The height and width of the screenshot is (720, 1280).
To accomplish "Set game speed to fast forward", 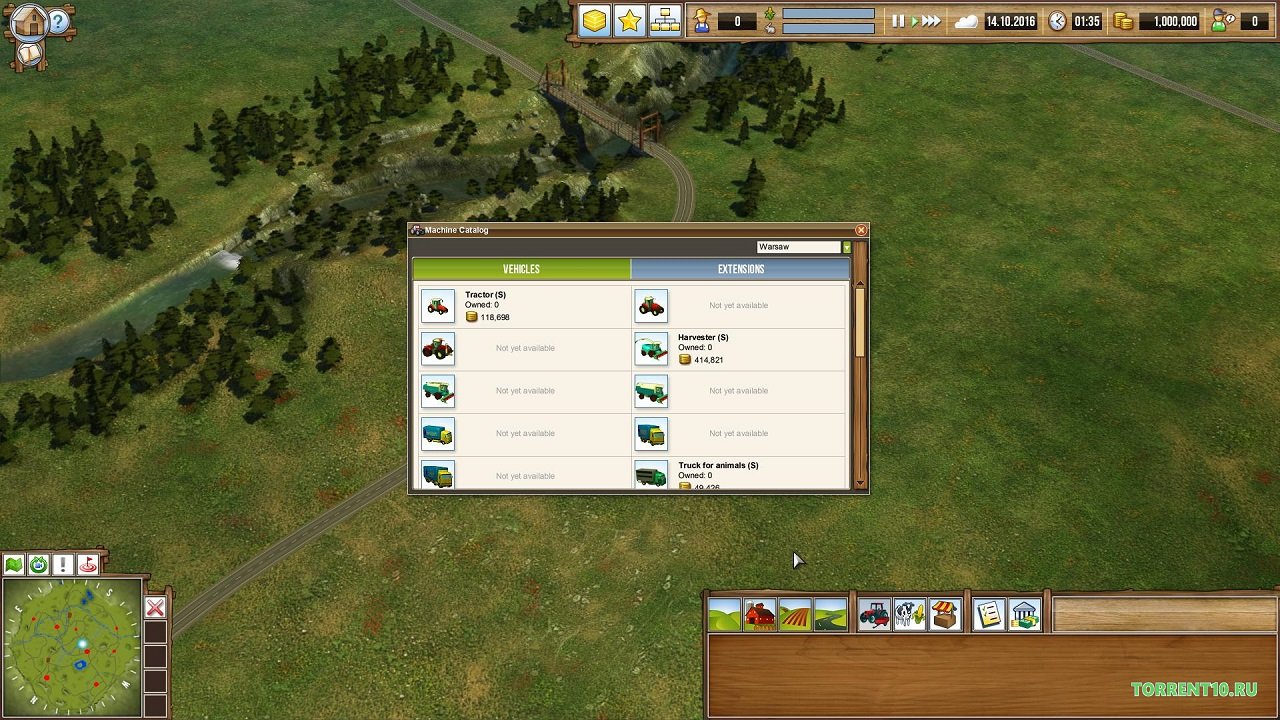I will 931,21.
